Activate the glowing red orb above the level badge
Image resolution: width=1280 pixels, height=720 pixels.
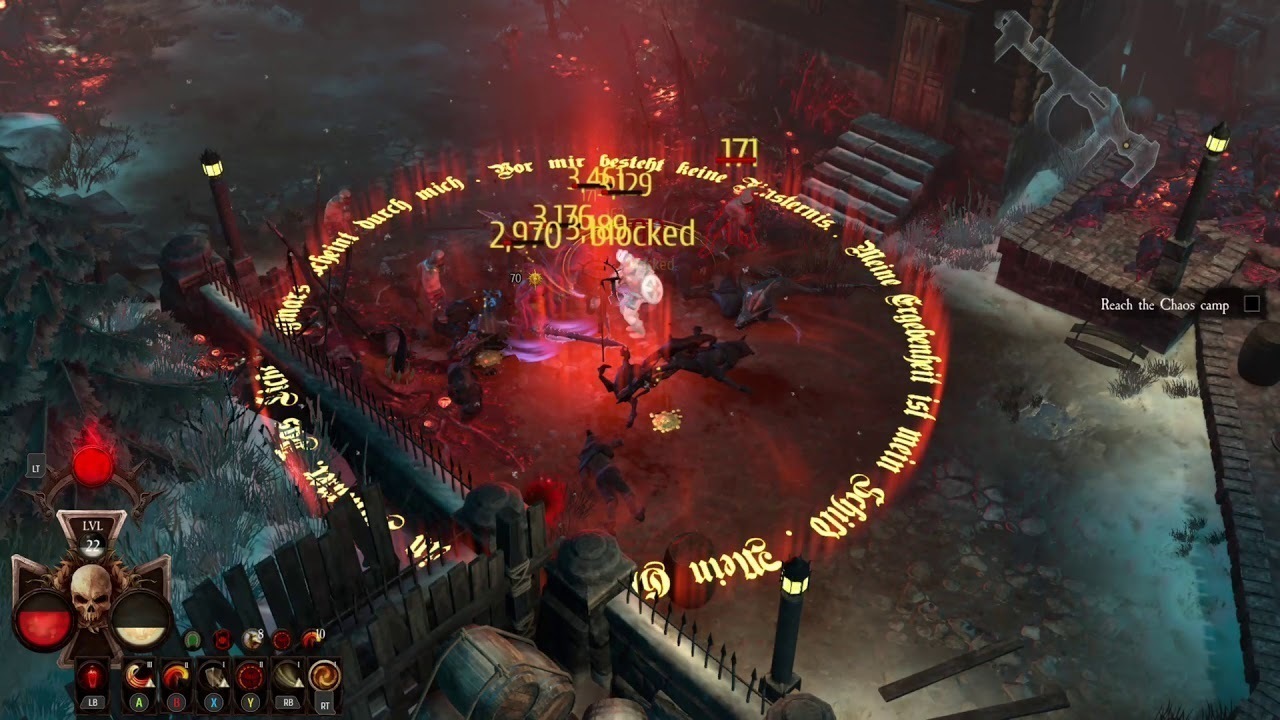pos(93,467)
